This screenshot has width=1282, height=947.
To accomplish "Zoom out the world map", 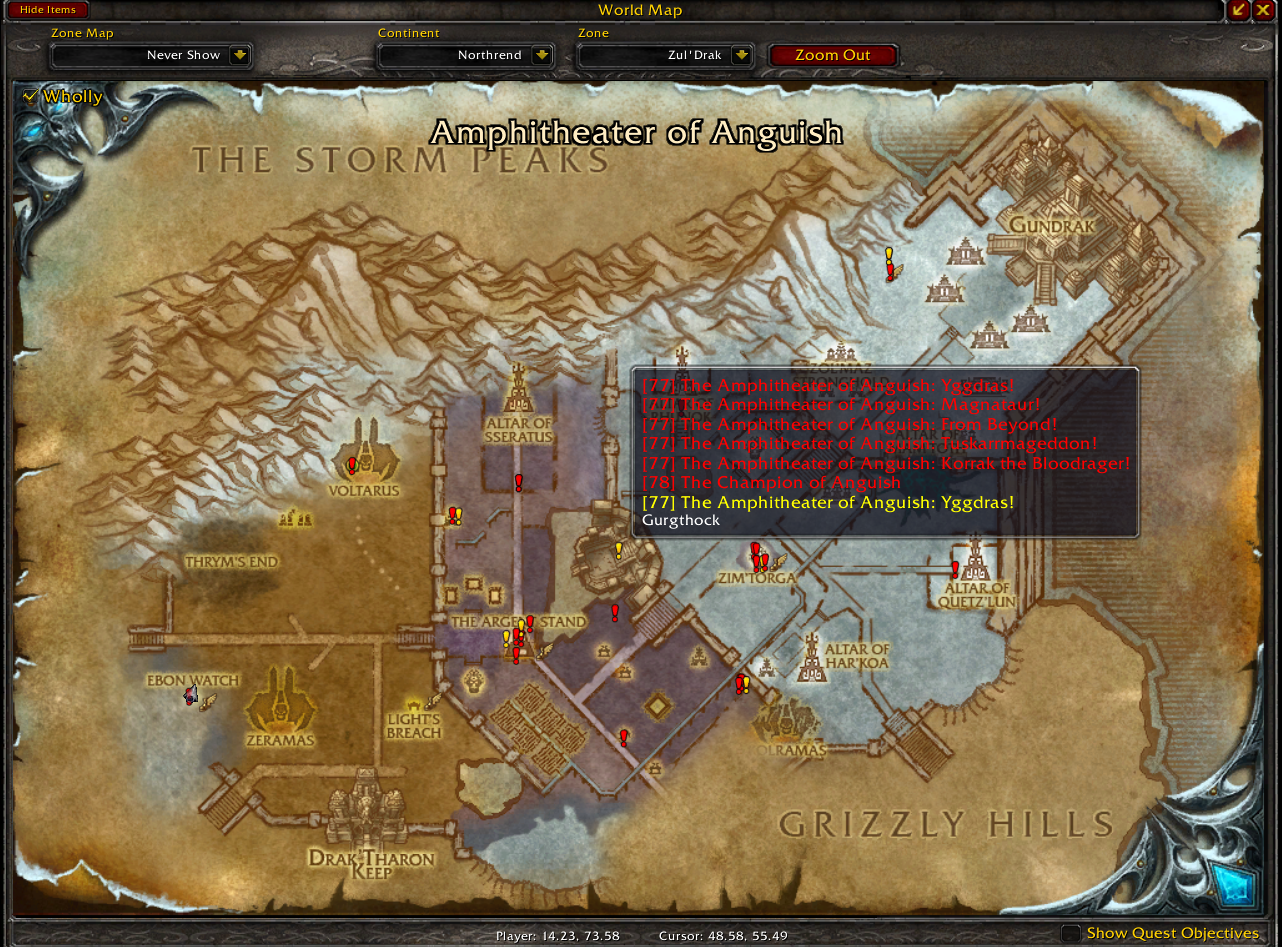I will 832,55.
